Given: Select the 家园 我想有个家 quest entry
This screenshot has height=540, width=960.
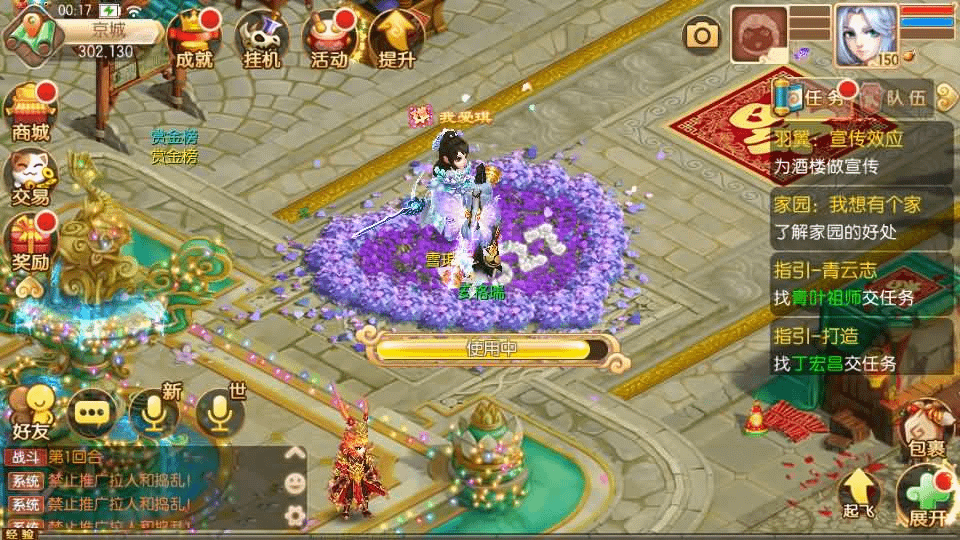Looking at the screenshot, I should 862,217.
